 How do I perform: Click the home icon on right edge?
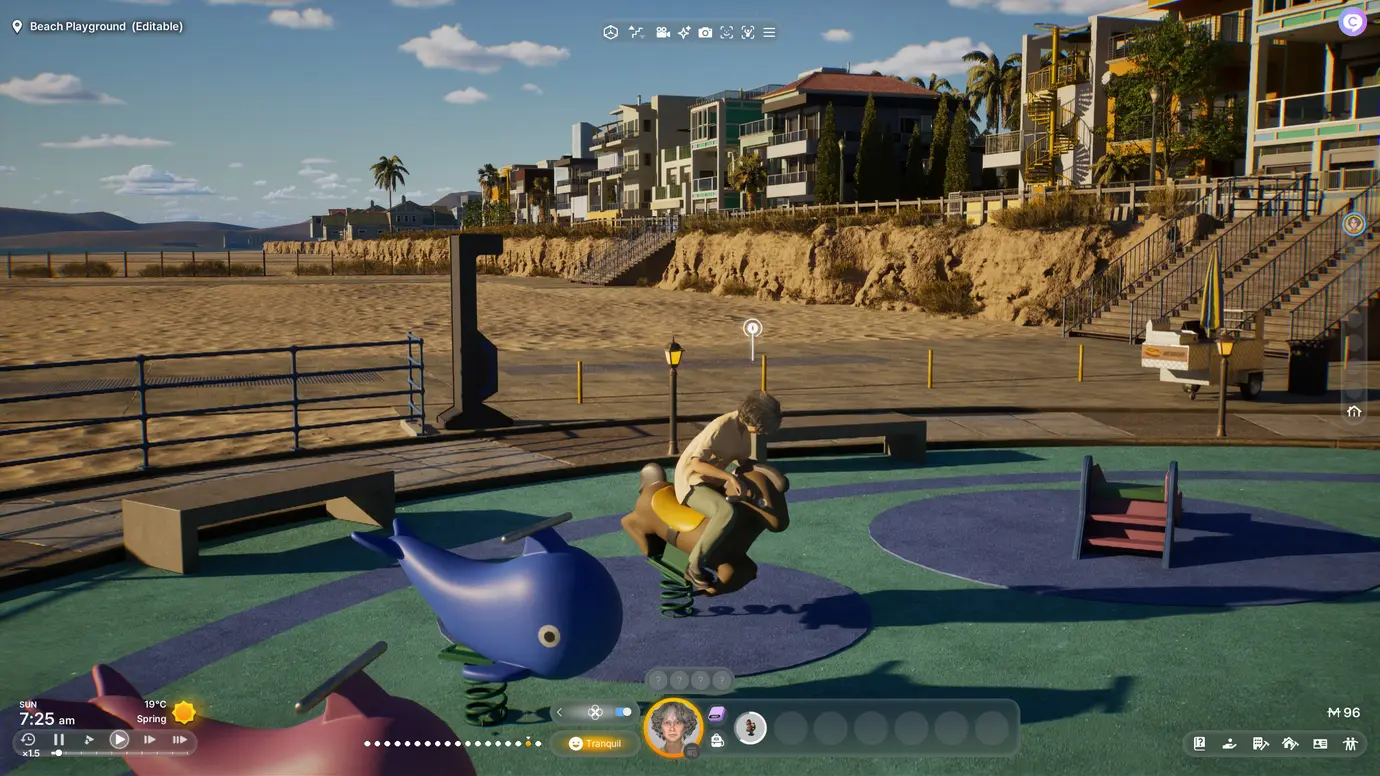point(1354,411)
